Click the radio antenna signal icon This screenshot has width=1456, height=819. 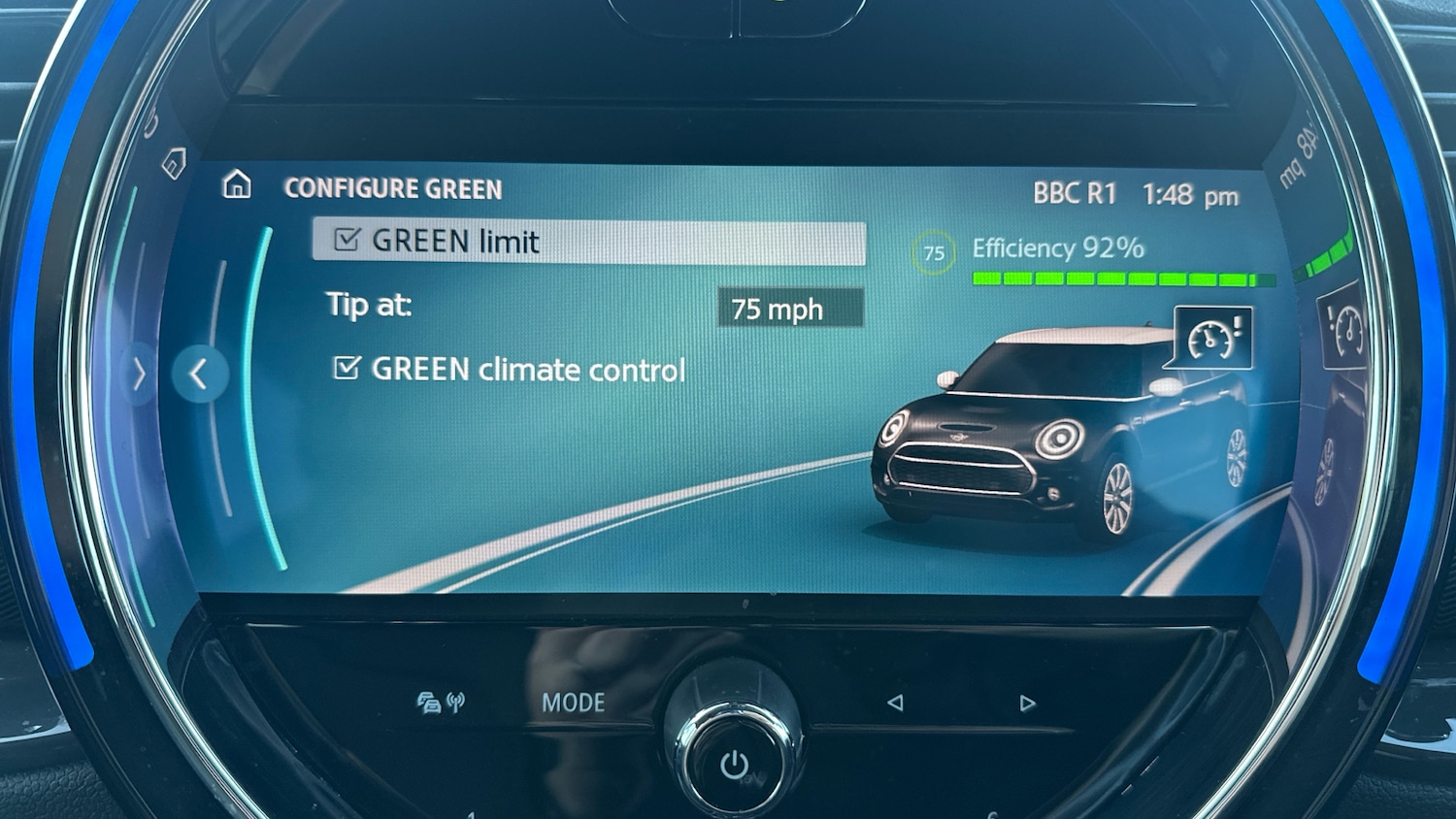(x=456, y=702)
